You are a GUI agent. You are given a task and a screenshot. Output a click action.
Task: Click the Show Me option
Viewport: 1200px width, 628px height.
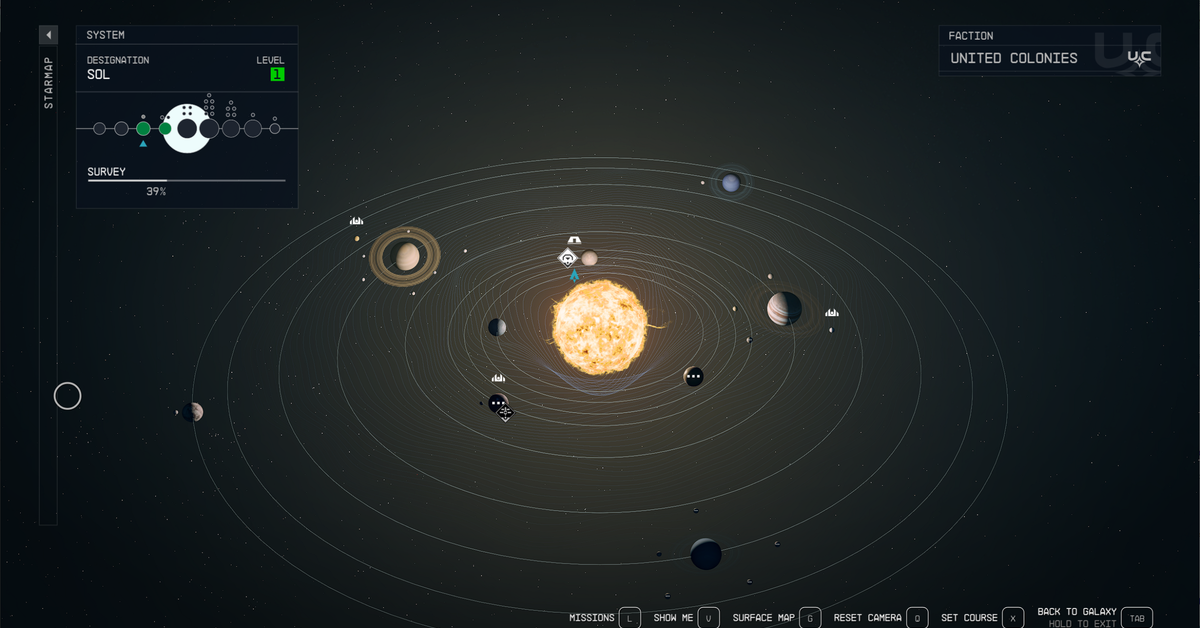(x=708, y=618)
